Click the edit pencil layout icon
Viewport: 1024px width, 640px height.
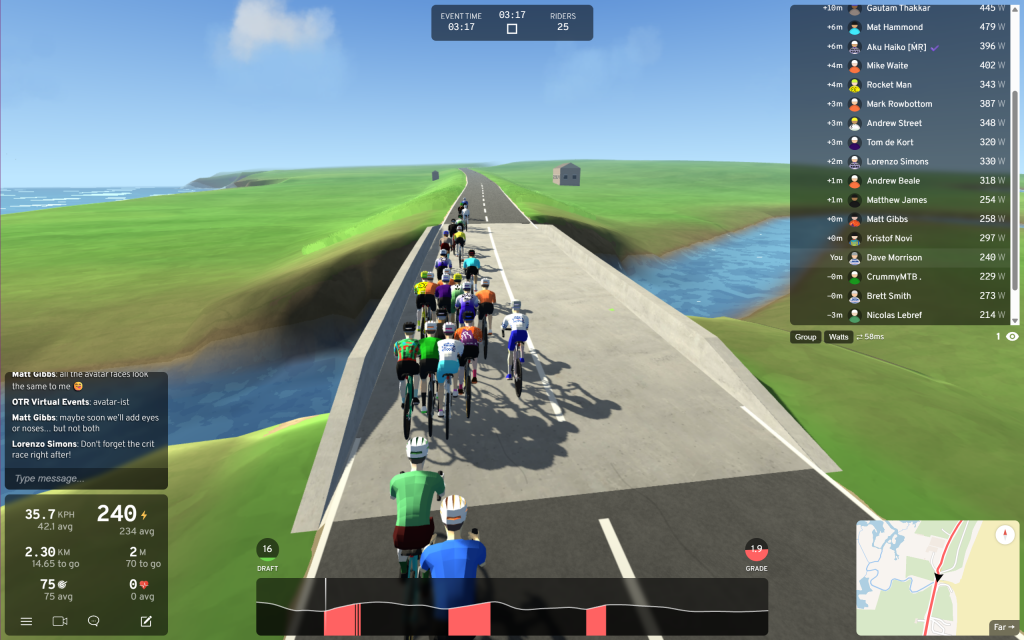146,621
